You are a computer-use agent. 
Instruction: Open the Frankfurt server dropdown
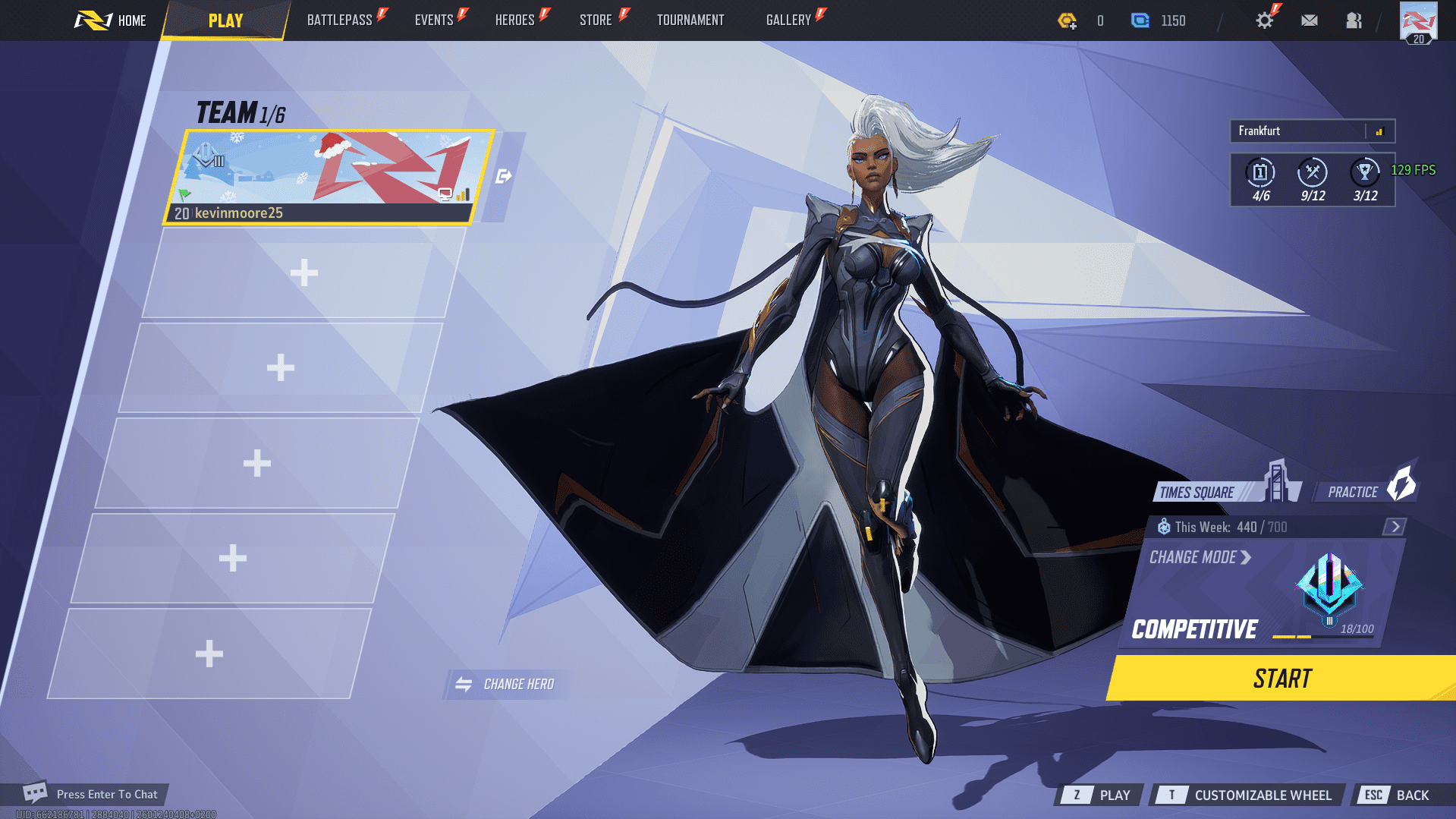coord(1312,131)
